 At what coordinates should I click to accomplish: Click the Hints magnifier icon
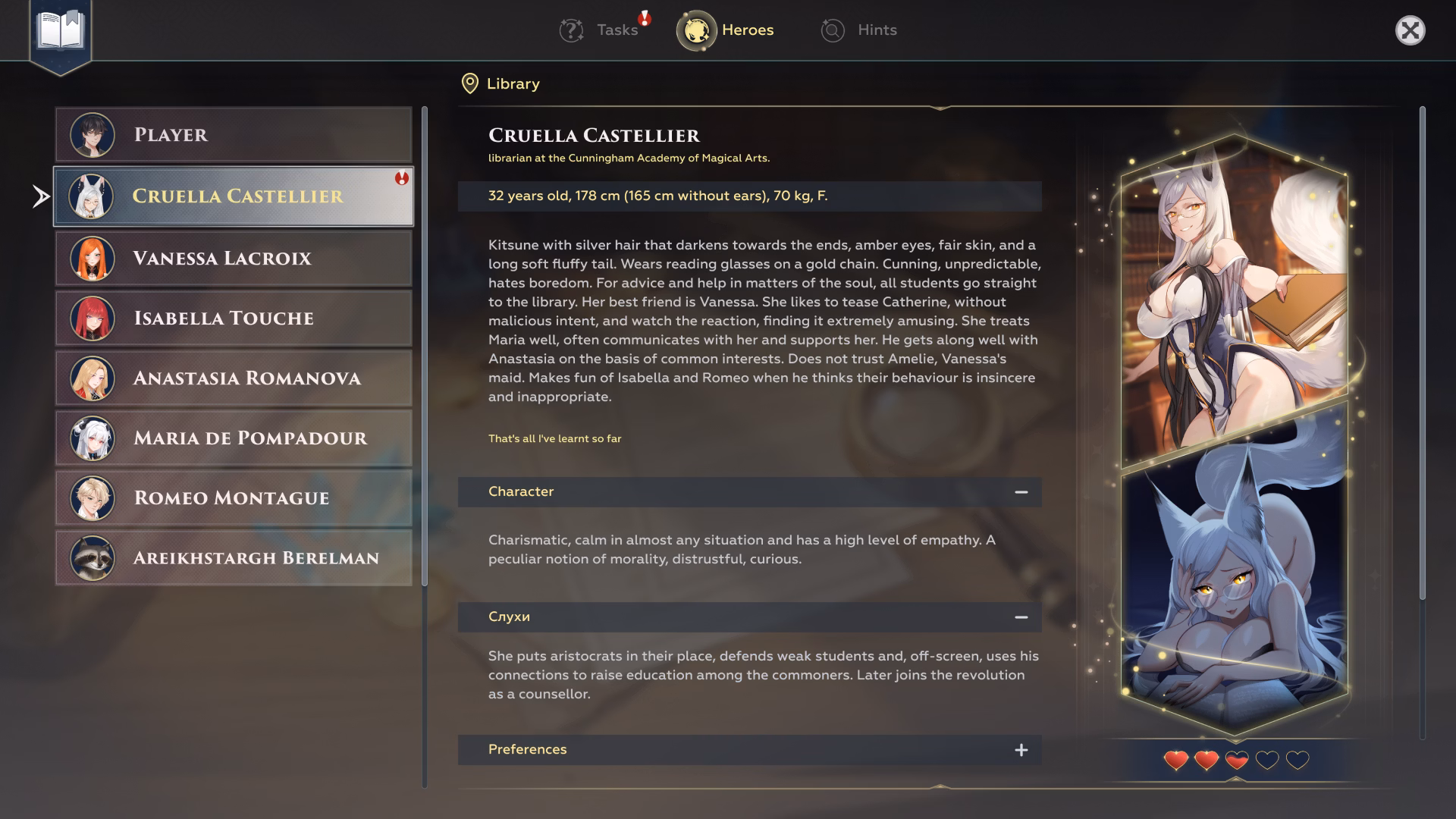pyautogui.click(x=831, y=30)
